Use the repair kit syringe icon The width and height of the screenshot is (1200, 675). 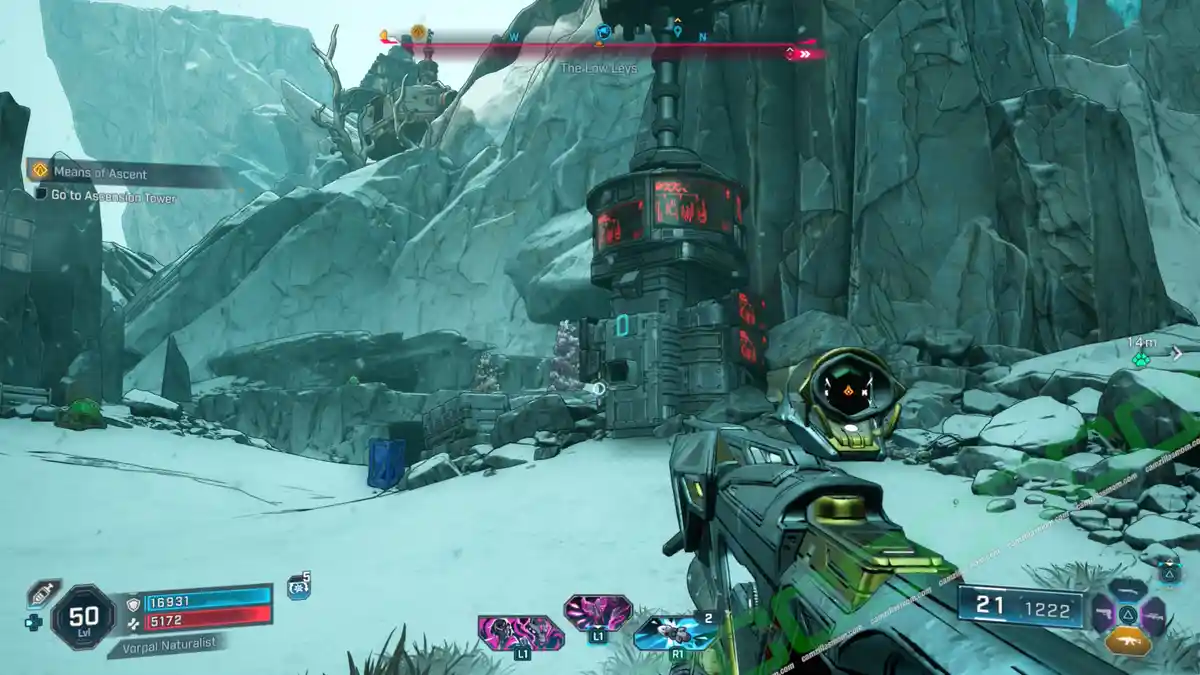click(43, 592)
